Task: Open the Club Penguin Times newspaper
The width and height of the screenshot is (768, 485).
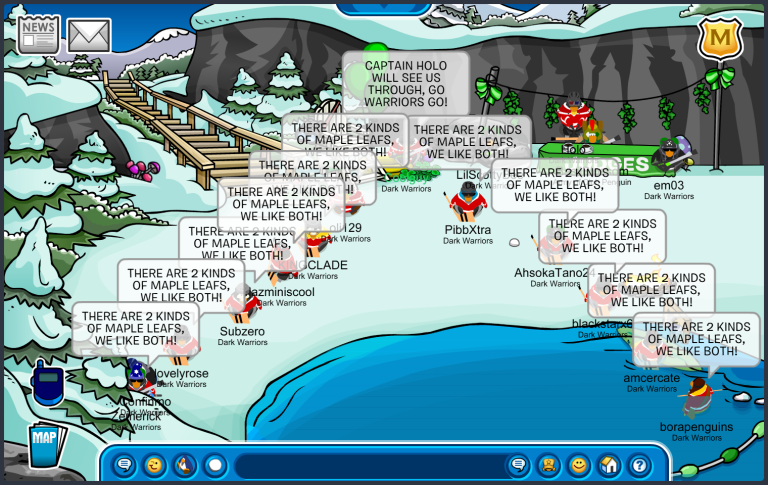Action: (x=38, y=34)
